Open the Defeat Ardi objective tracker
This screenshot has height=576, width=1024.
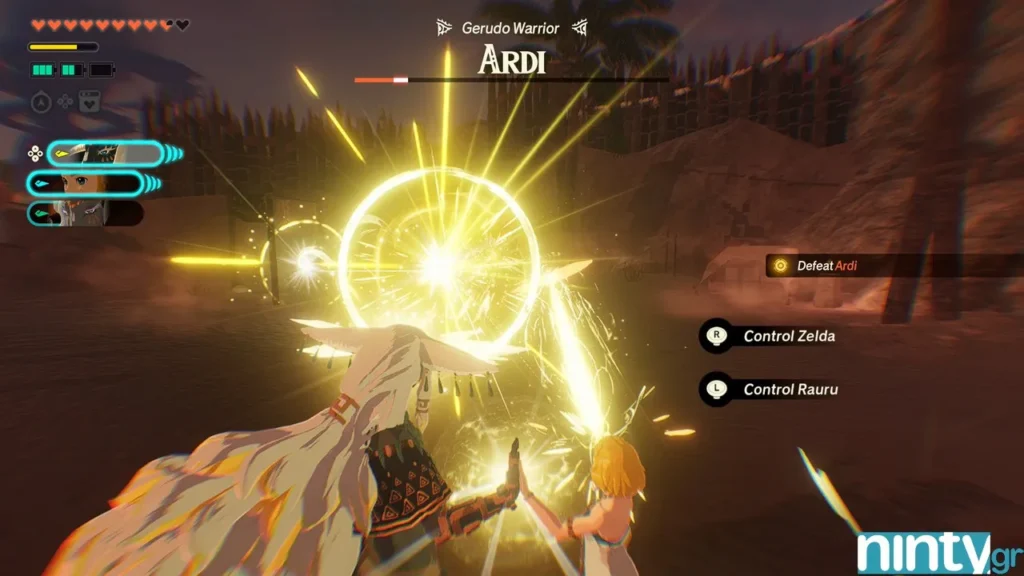click(x=826, y=265)
